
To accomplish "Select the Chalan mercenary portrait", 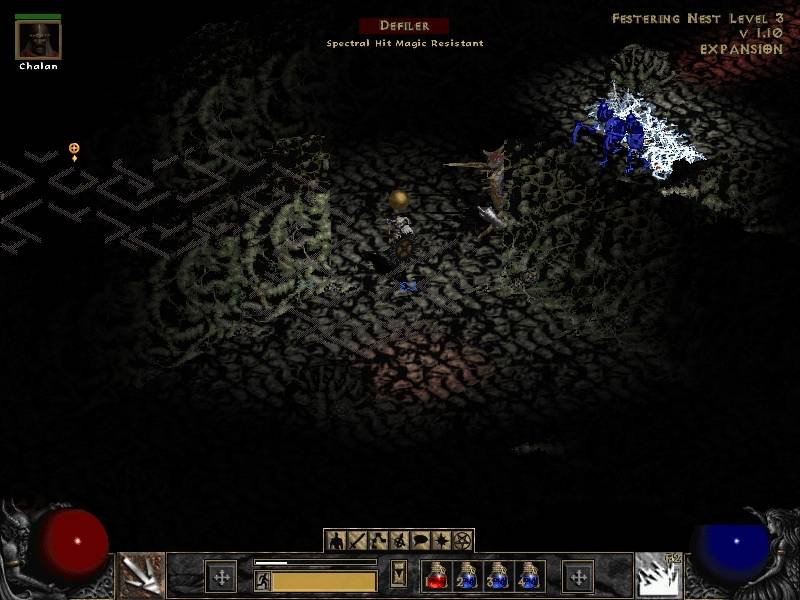I will 38,40.
